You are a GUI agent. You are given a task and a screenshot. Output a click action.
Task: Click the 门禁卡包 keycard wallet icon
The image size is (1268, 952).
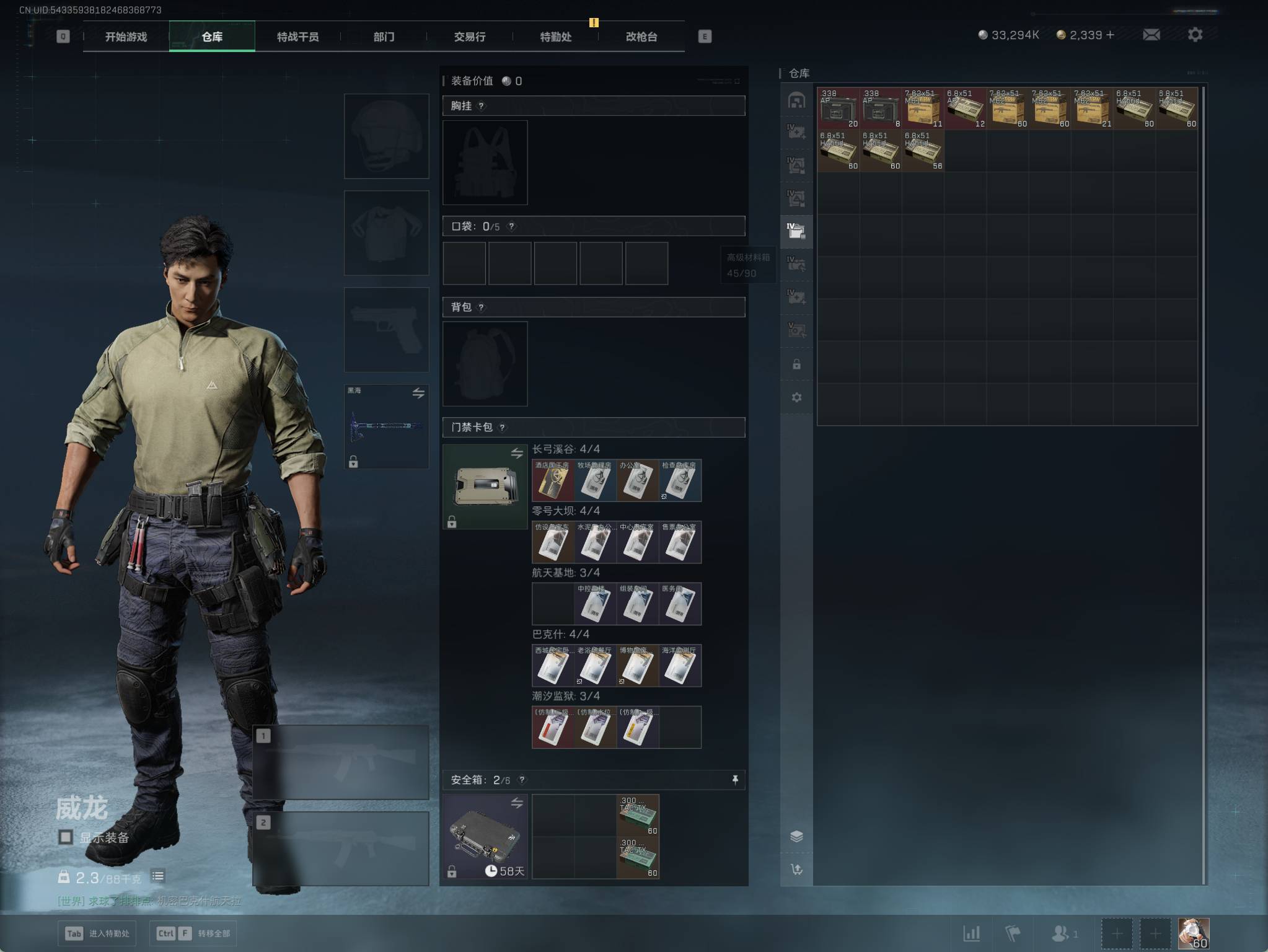point(485,487)
